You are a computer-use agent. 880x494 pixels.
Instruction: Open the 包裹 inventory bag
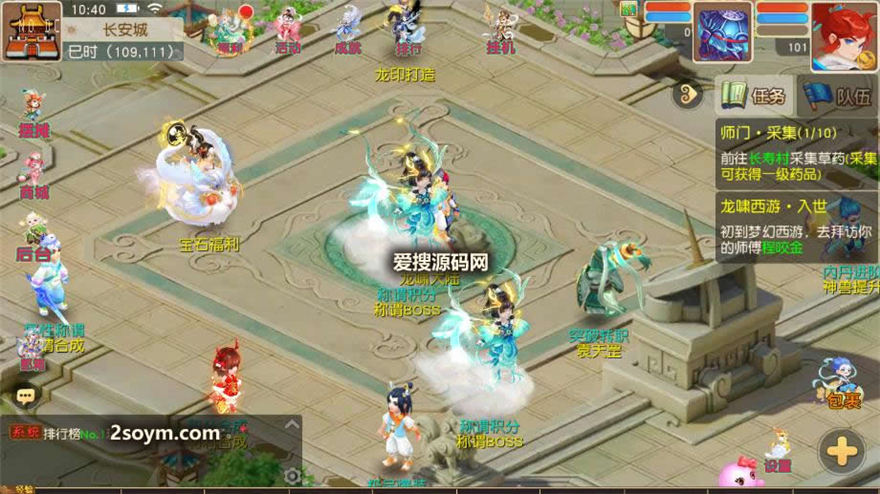pos(842,385)
